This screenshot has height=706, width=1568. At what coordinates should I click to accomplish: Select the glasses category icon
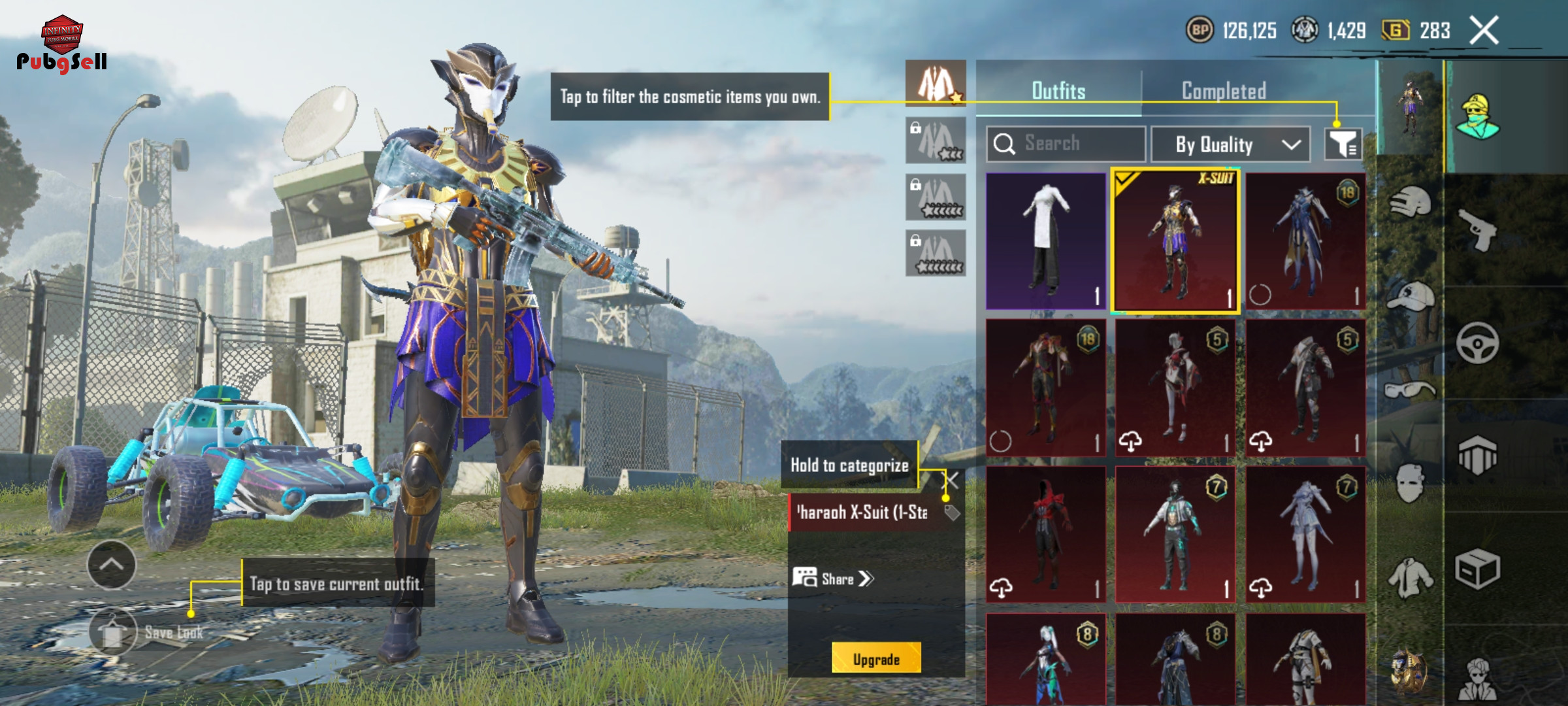[1410, 390]
